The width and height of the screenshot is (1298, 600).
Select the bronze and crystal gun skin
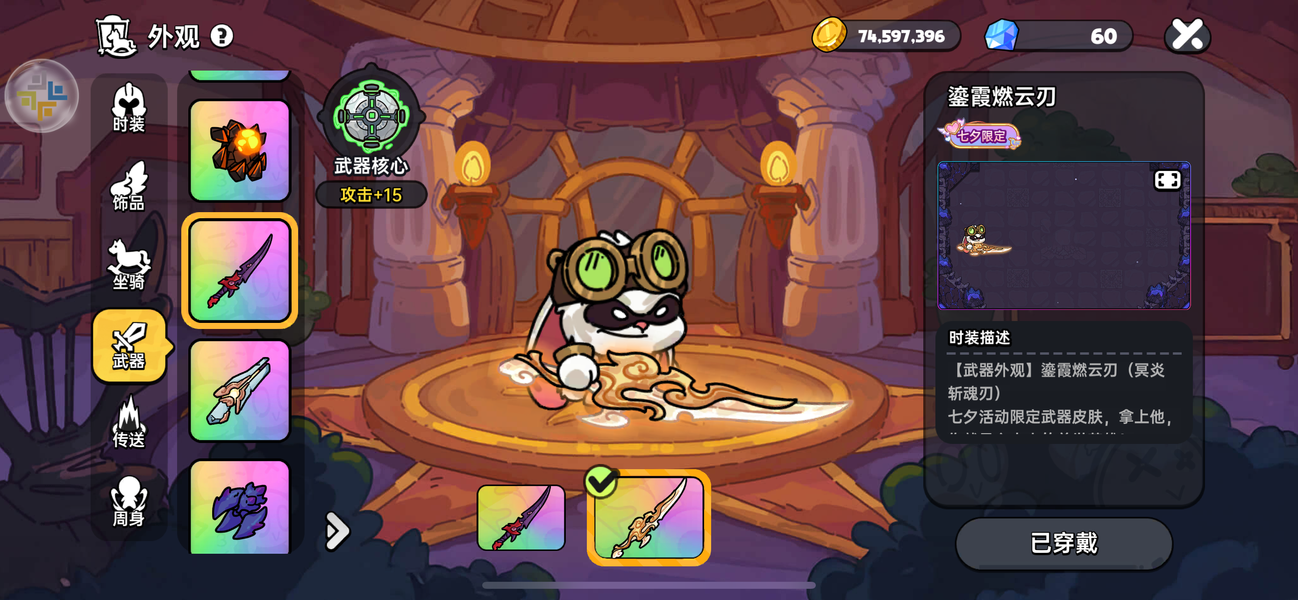tap(240, 390)
